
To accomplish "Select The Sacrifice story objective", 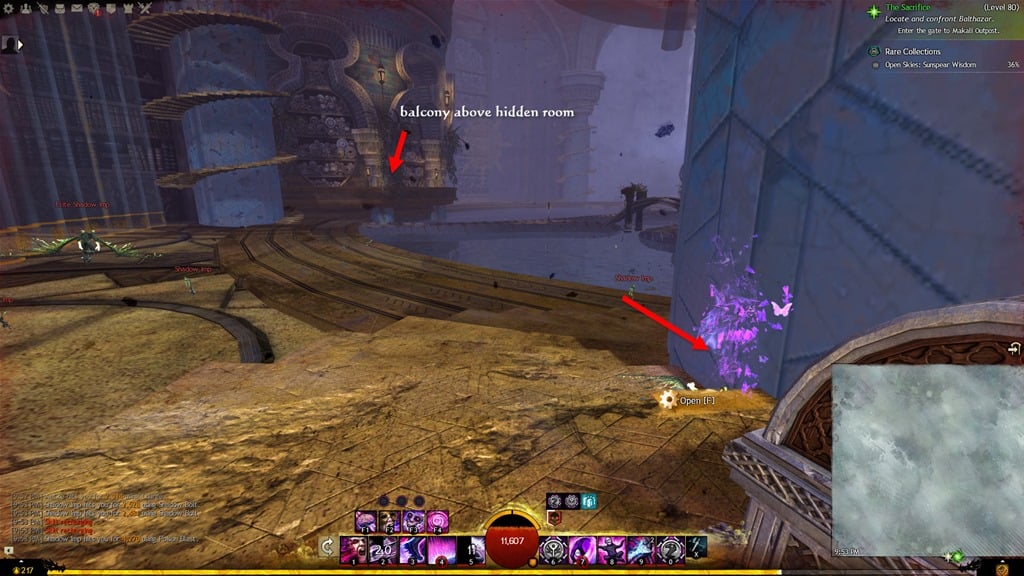I will (907, 8).
